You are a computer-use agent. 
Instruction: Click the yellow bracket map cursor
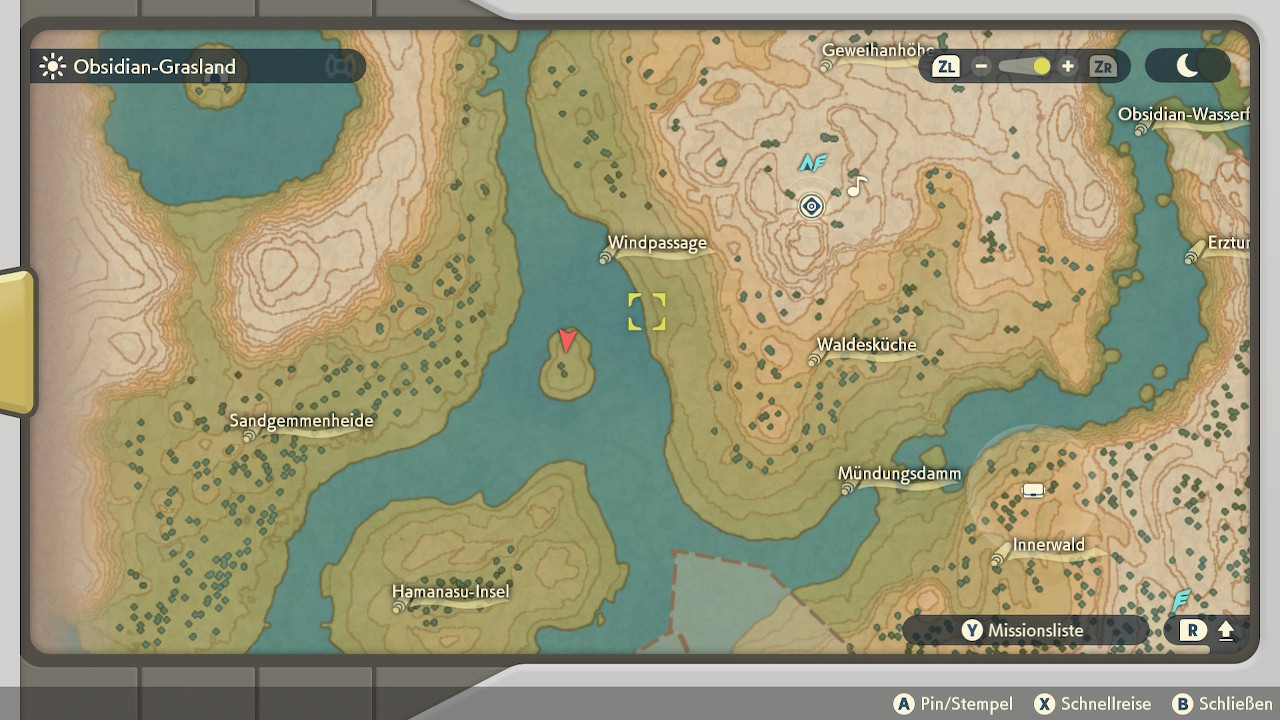[x=646, y=311]
